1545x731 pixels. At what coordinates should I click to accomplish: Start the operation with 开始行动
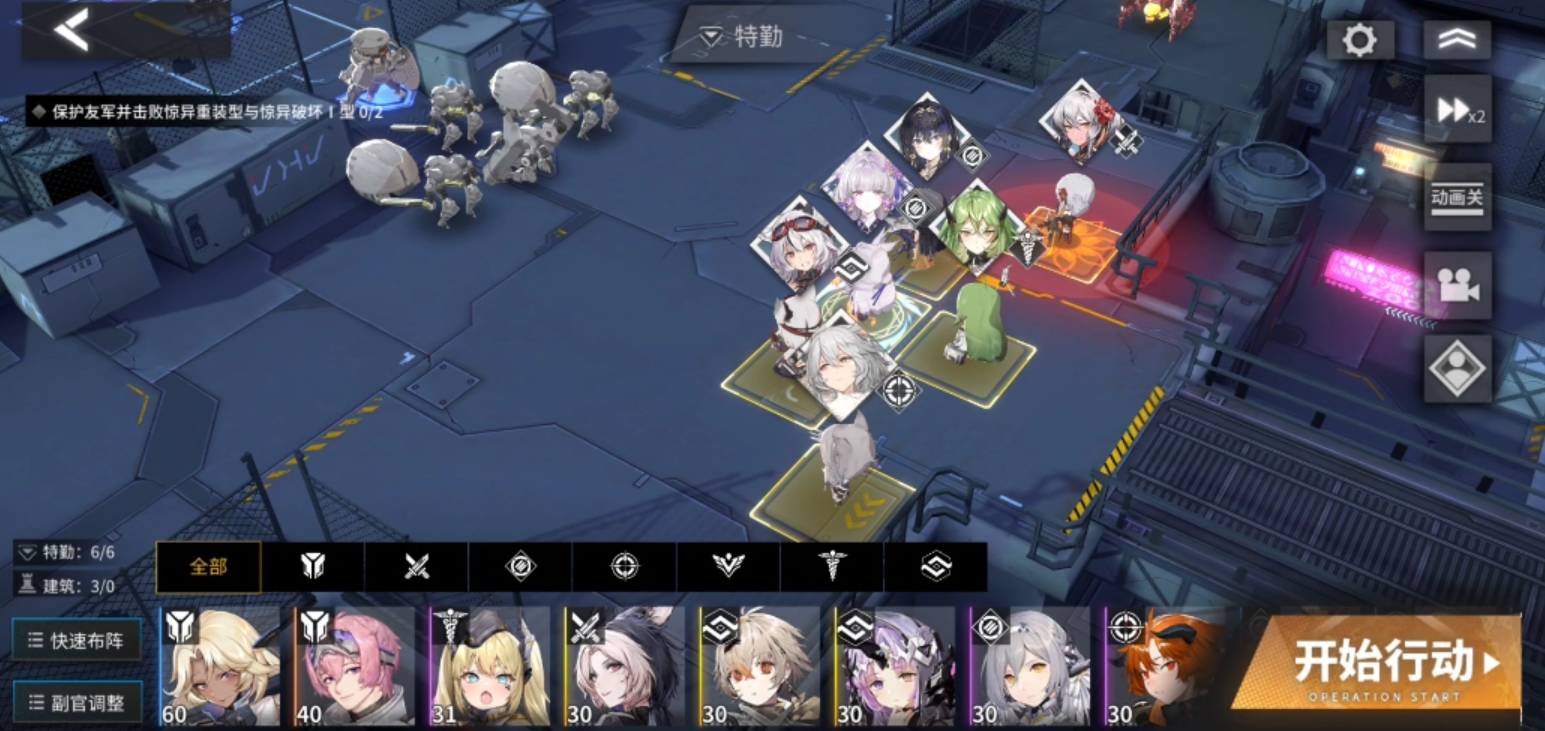(x=1379, y=664)
